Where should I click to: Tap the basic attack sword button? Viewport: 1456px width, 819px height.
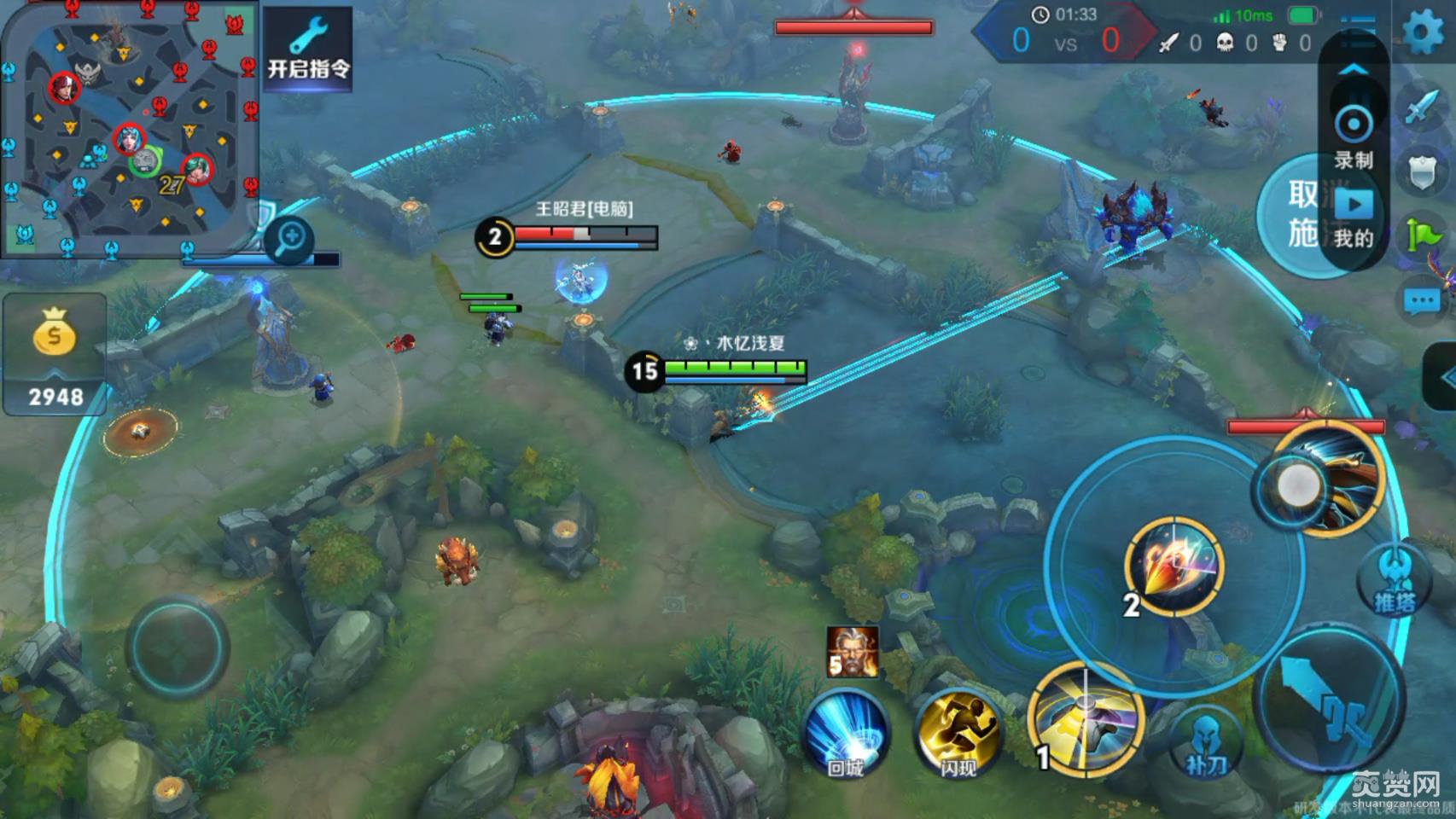1331,698
